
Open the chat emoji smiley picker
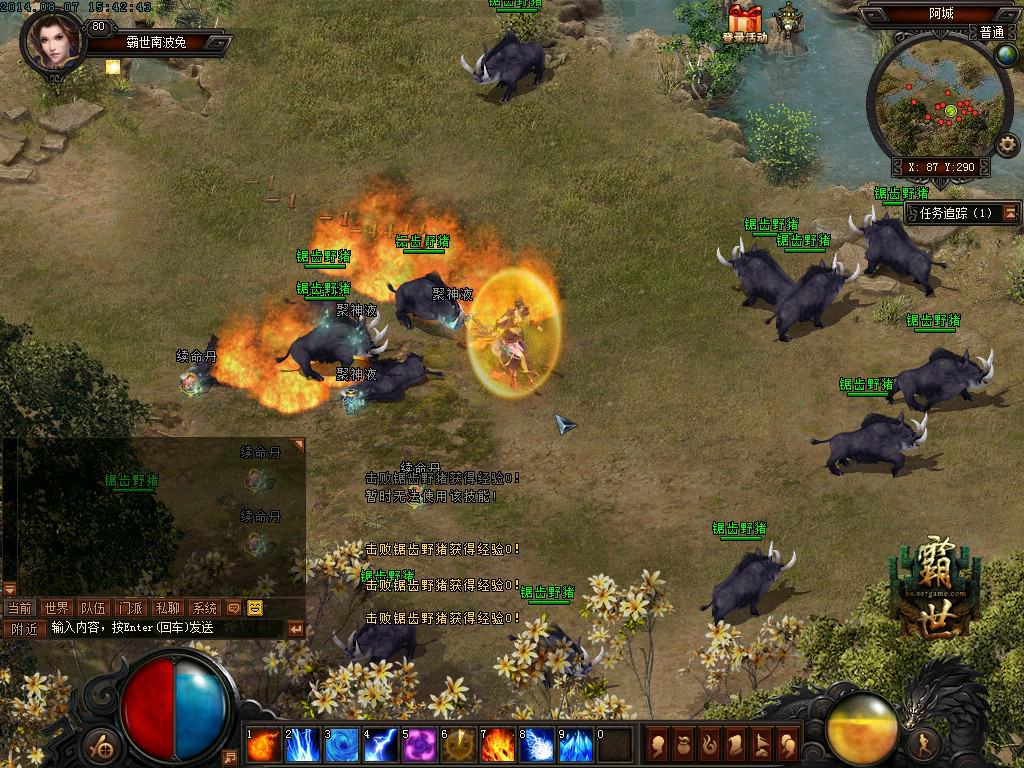pyautogui.click(x=255, y=608)
